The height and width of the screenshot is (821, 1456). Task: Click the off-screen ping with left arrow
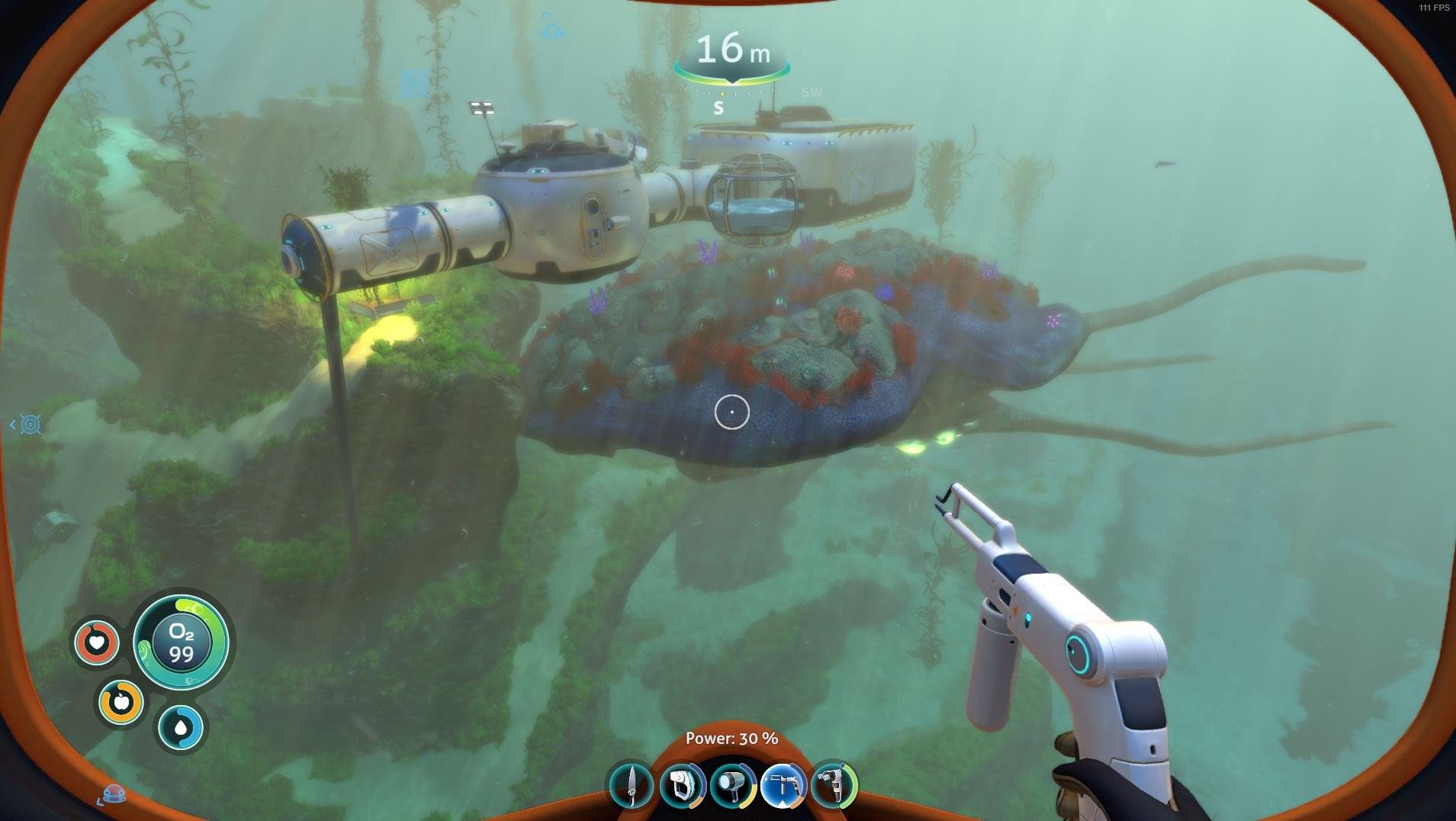[x=29, y=425]
